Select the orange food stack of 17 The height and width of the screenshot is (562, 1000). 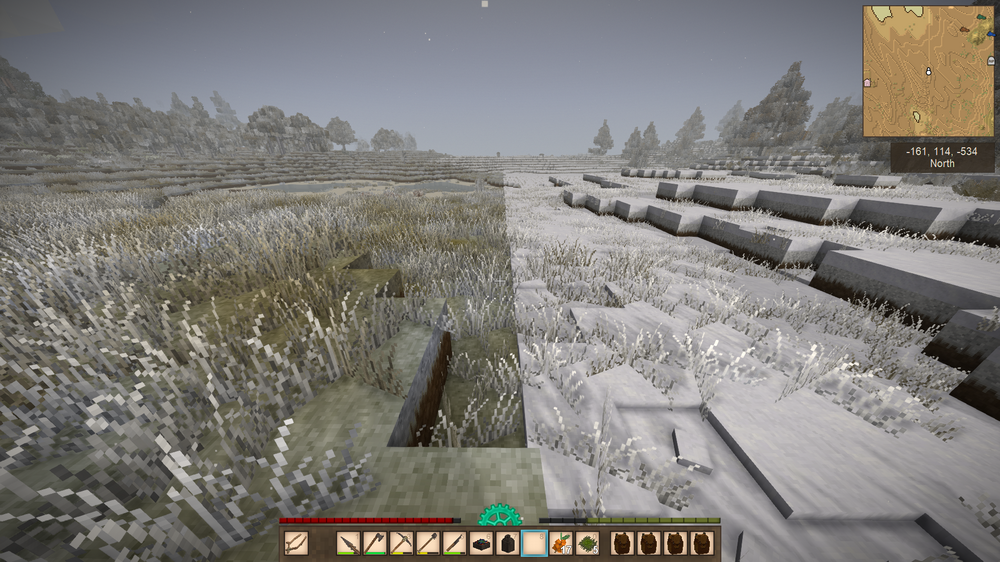(x=561, y=543)
